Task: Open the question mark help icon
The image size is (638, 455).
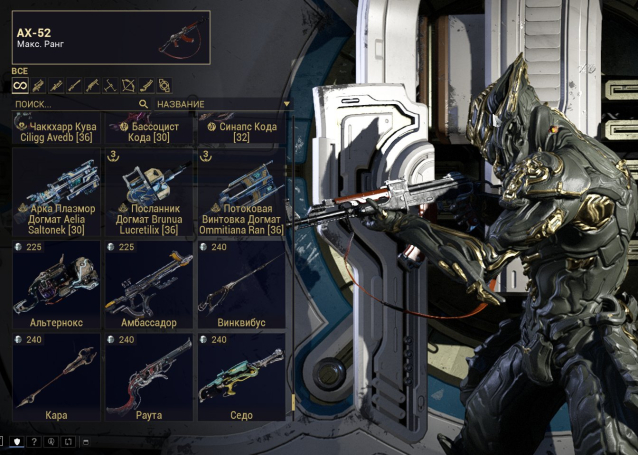Action: pos(34,441)
